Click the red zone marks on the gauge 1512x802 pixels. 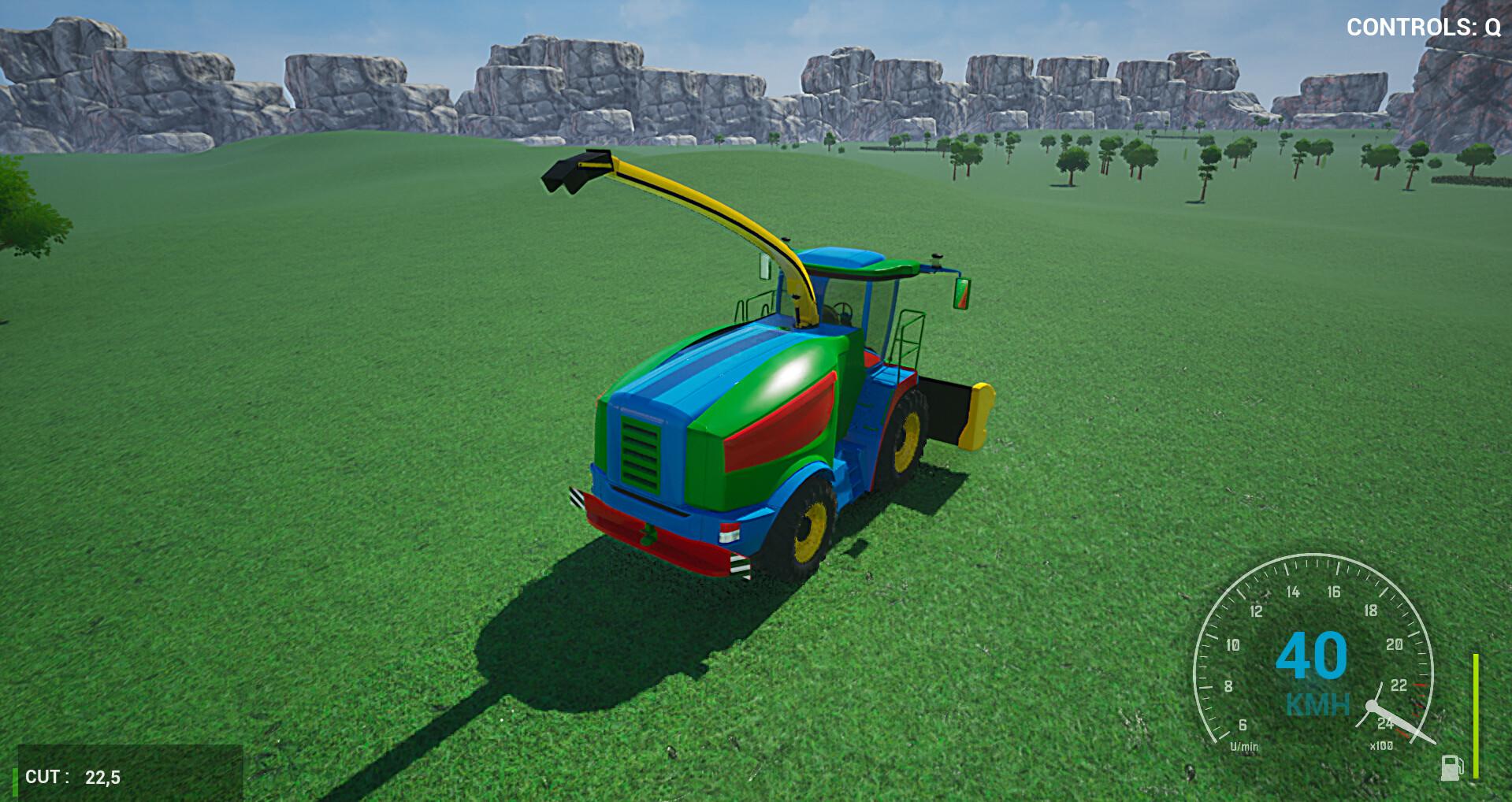[x=1418, y=699]
